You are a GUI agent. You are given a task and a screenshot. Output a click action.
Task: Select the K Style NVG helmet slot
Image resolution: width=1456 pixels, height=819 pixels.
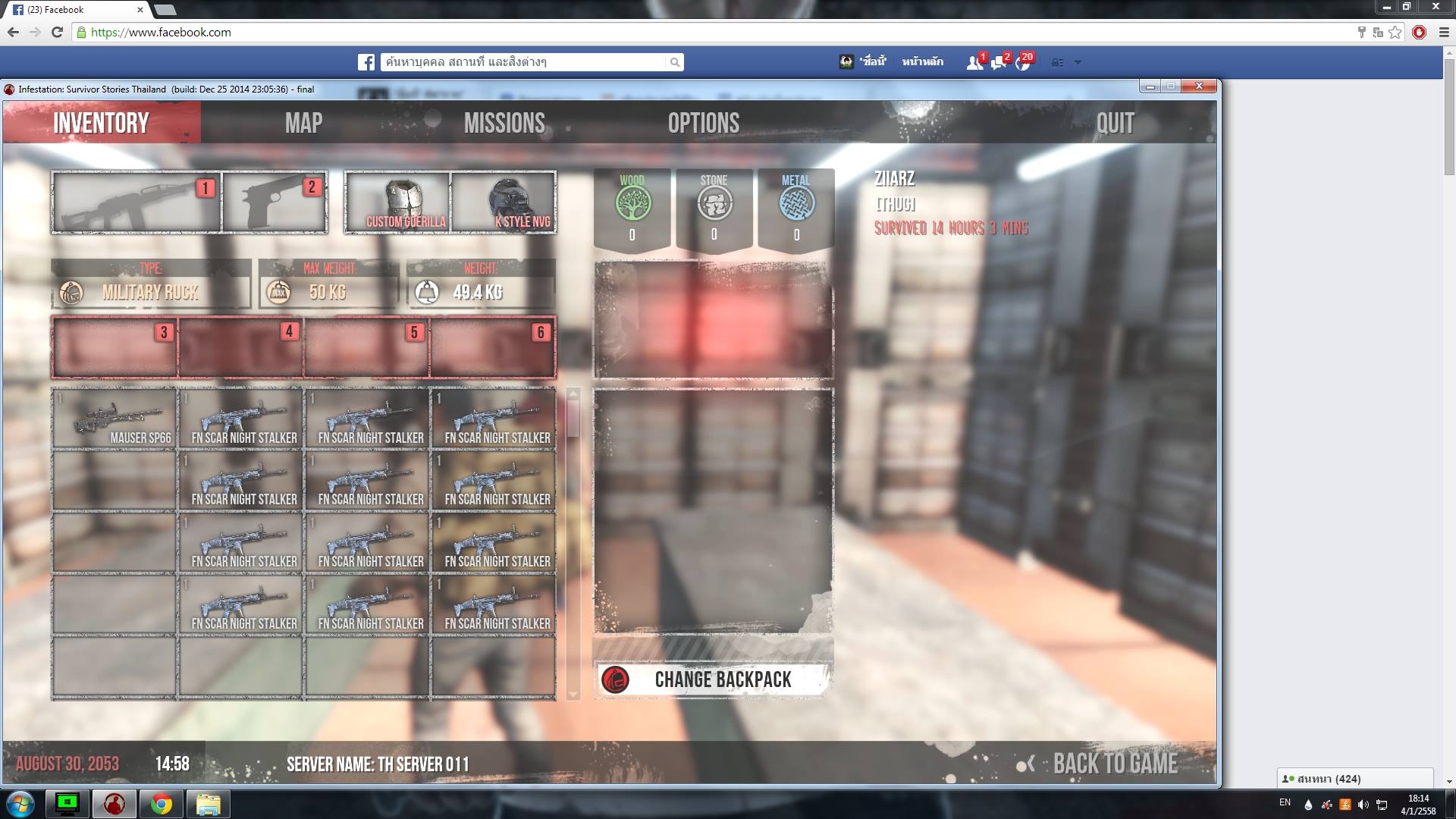(504, 202)
